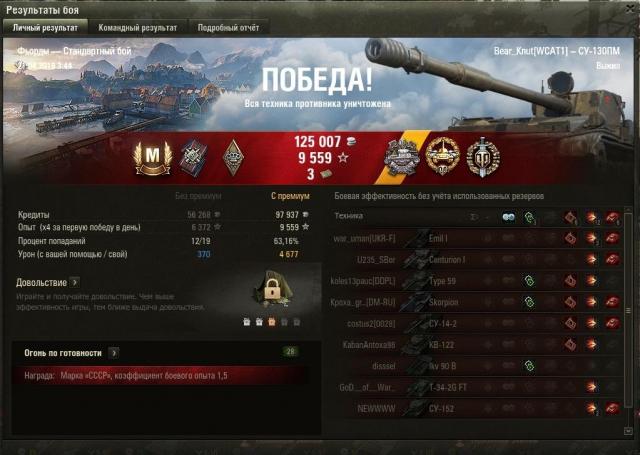Switch to the Личный результат tab
Screen dimensions: 640x455
[x=45, y=28]
